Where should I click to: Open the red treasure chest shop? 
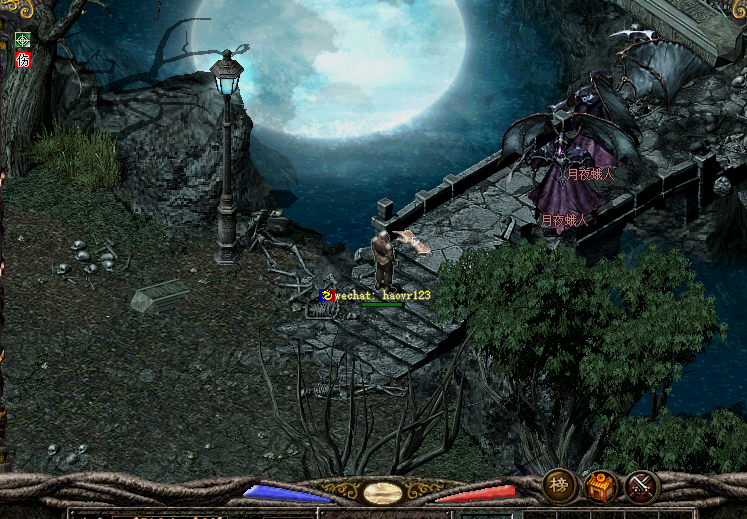601,487
